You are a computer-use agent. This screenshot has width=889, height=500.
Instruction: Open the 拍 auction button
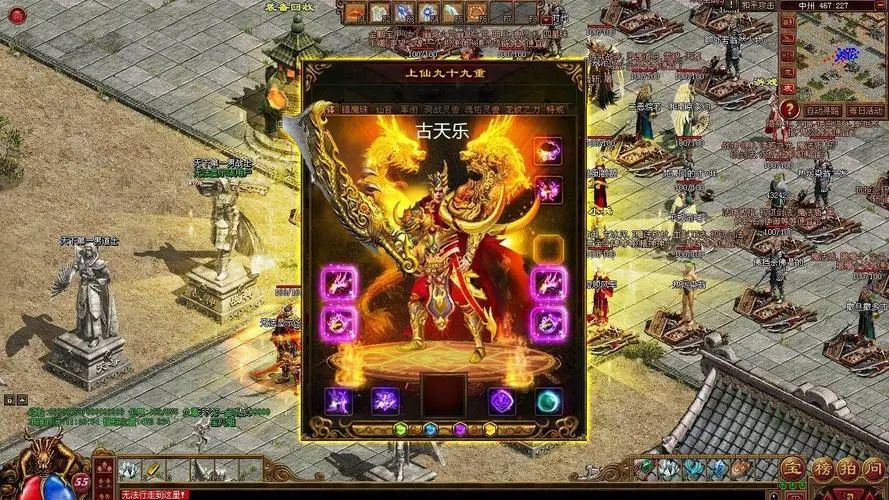pos(847,468)
